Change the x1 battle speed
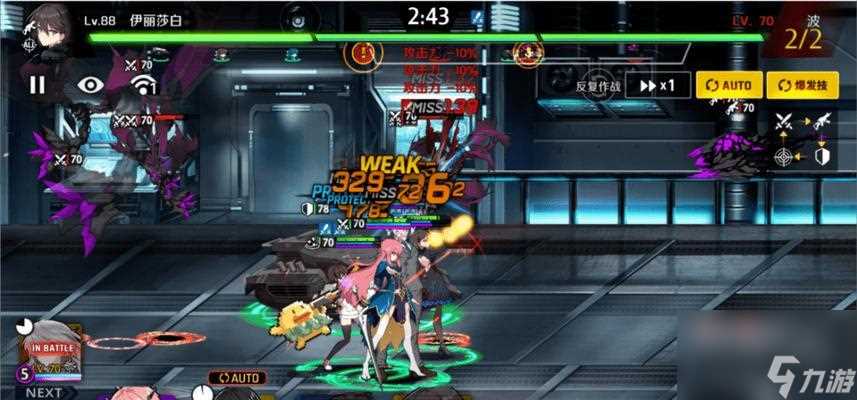Viewport: 857px width, 400px height. (664, 86)
